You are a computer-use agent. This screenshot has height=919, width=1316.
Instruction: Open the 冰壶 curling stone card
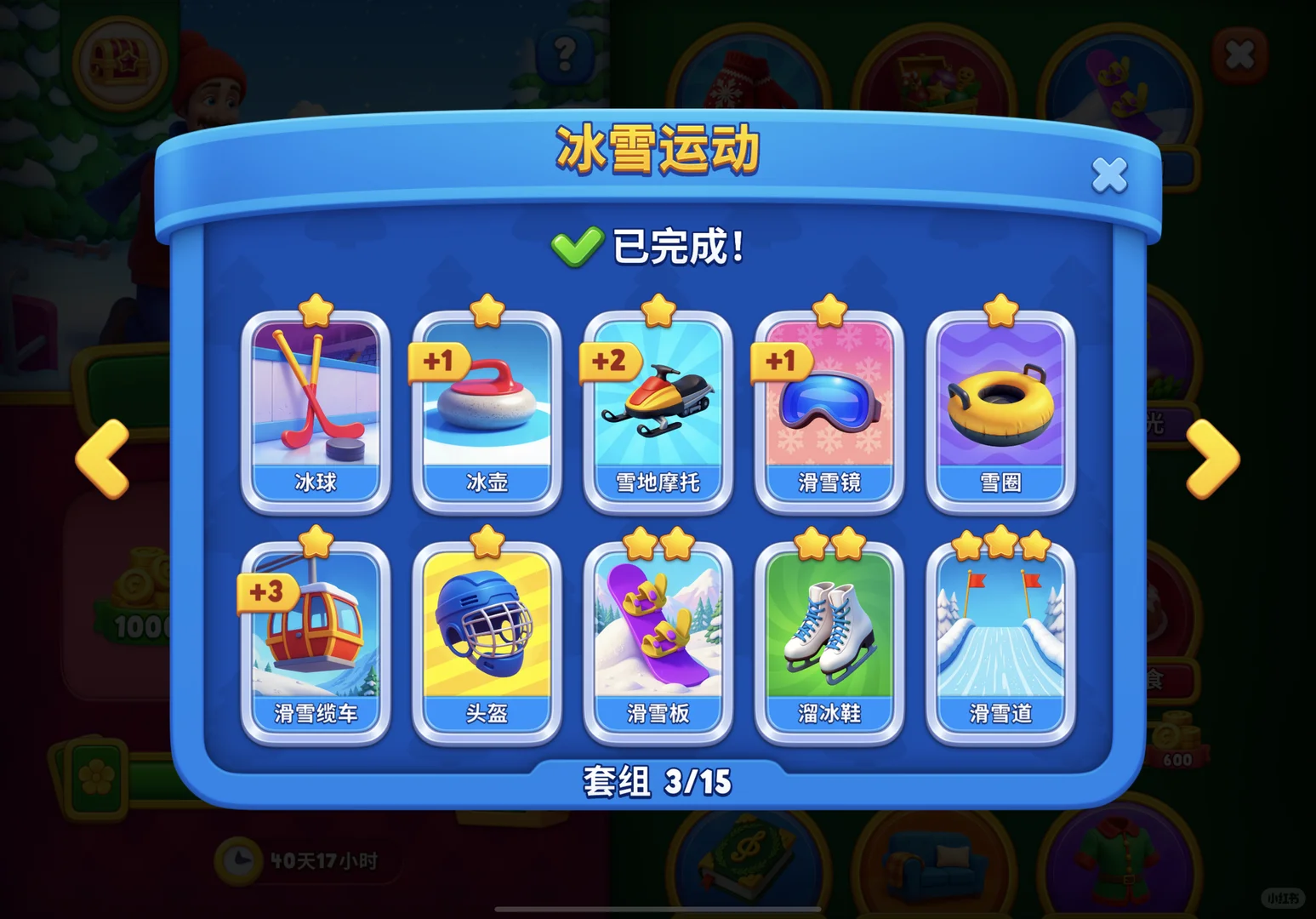click(487, 408)
